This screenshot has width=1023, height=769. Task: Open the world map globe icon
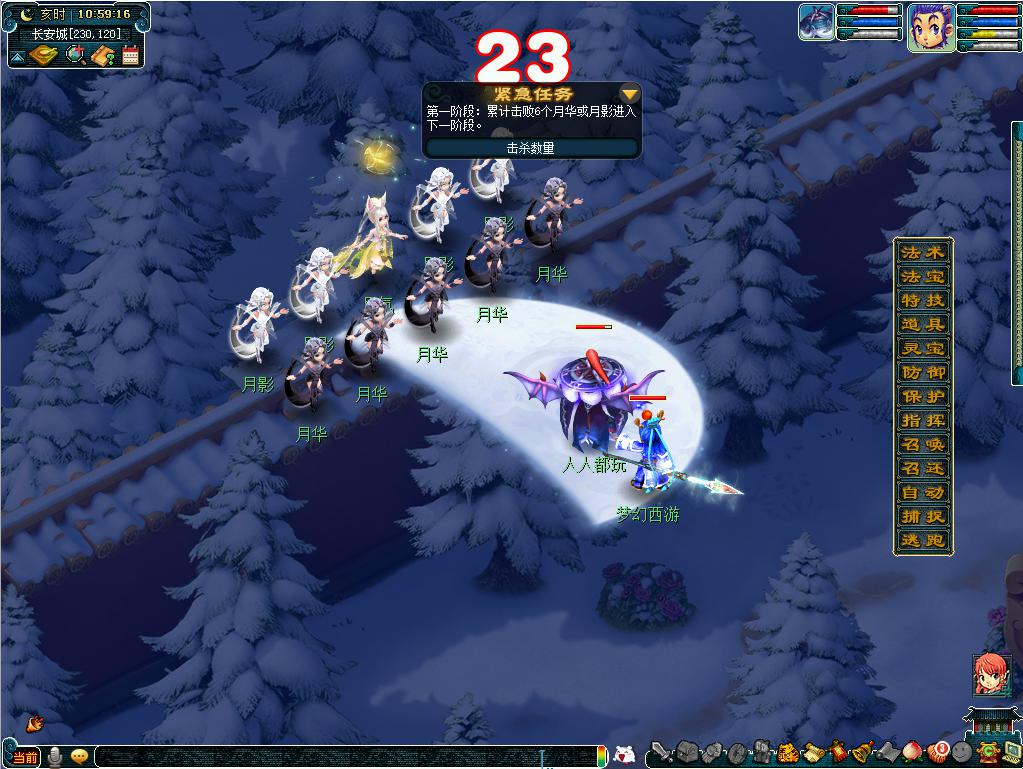[x=74, y=55]
